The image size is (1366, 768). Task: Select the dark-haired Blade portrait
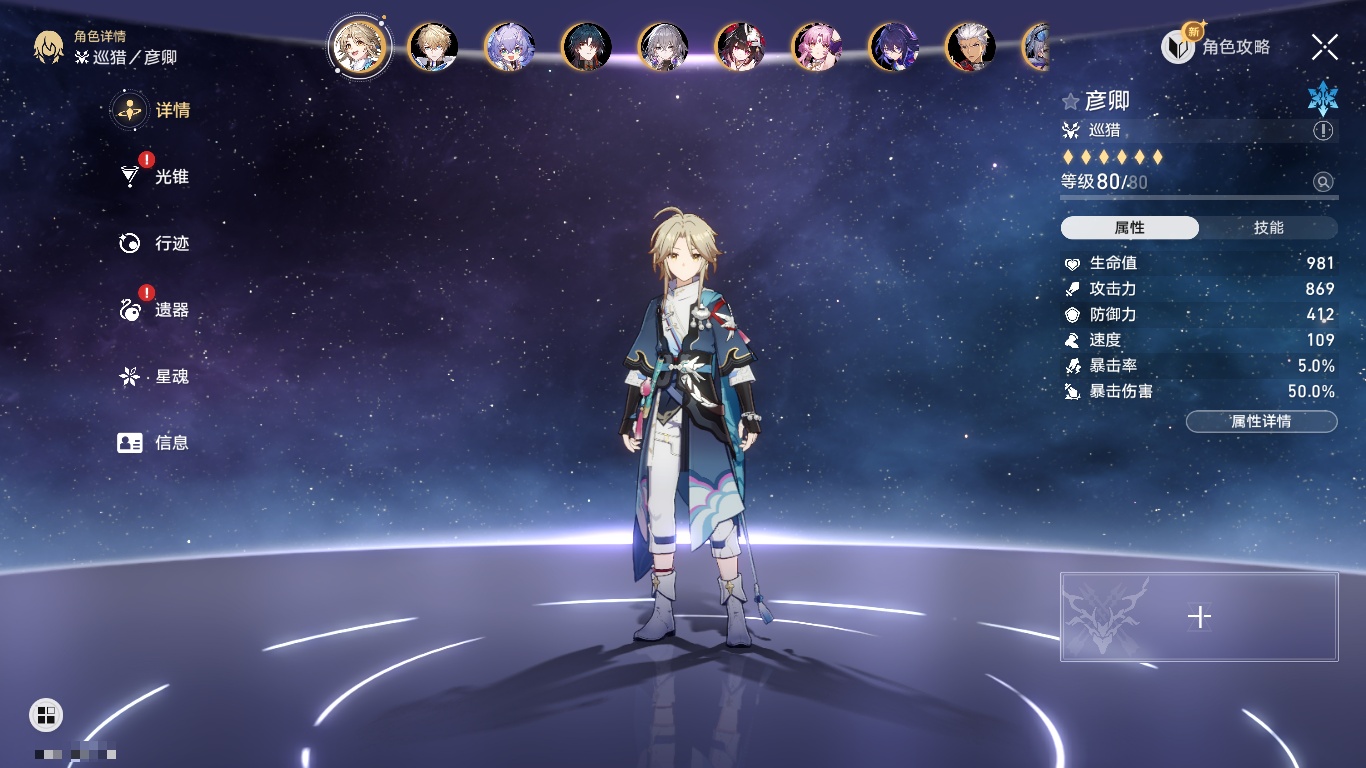(587, 47)
